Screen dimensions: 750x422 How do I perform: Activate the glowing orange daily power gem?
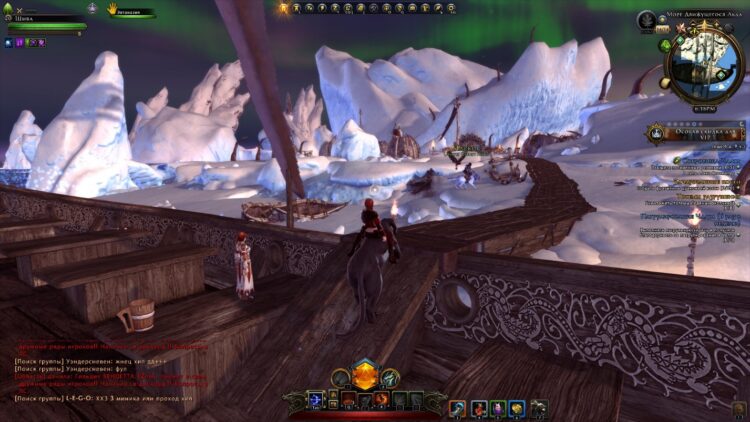pyautogui.click(x=365, y=376)
